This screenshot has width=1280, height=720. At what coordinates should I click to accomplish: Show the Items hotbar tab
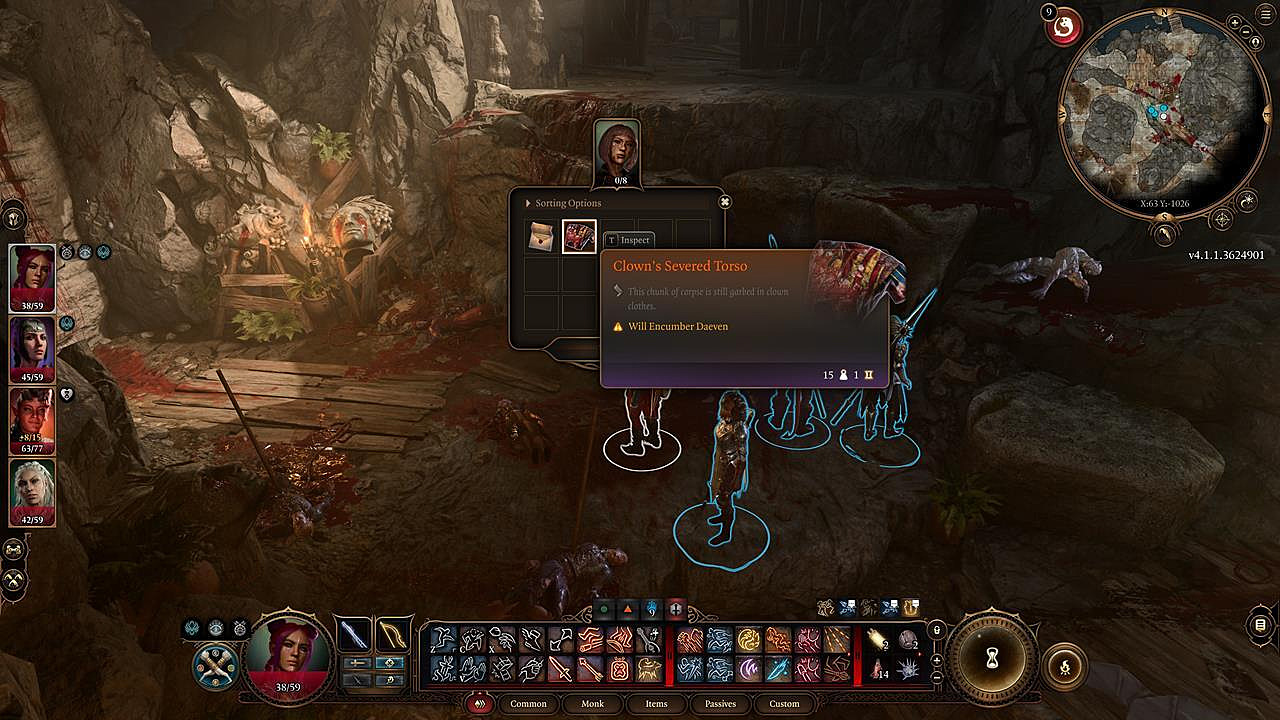pyautogui.click(x=656, y=703)
